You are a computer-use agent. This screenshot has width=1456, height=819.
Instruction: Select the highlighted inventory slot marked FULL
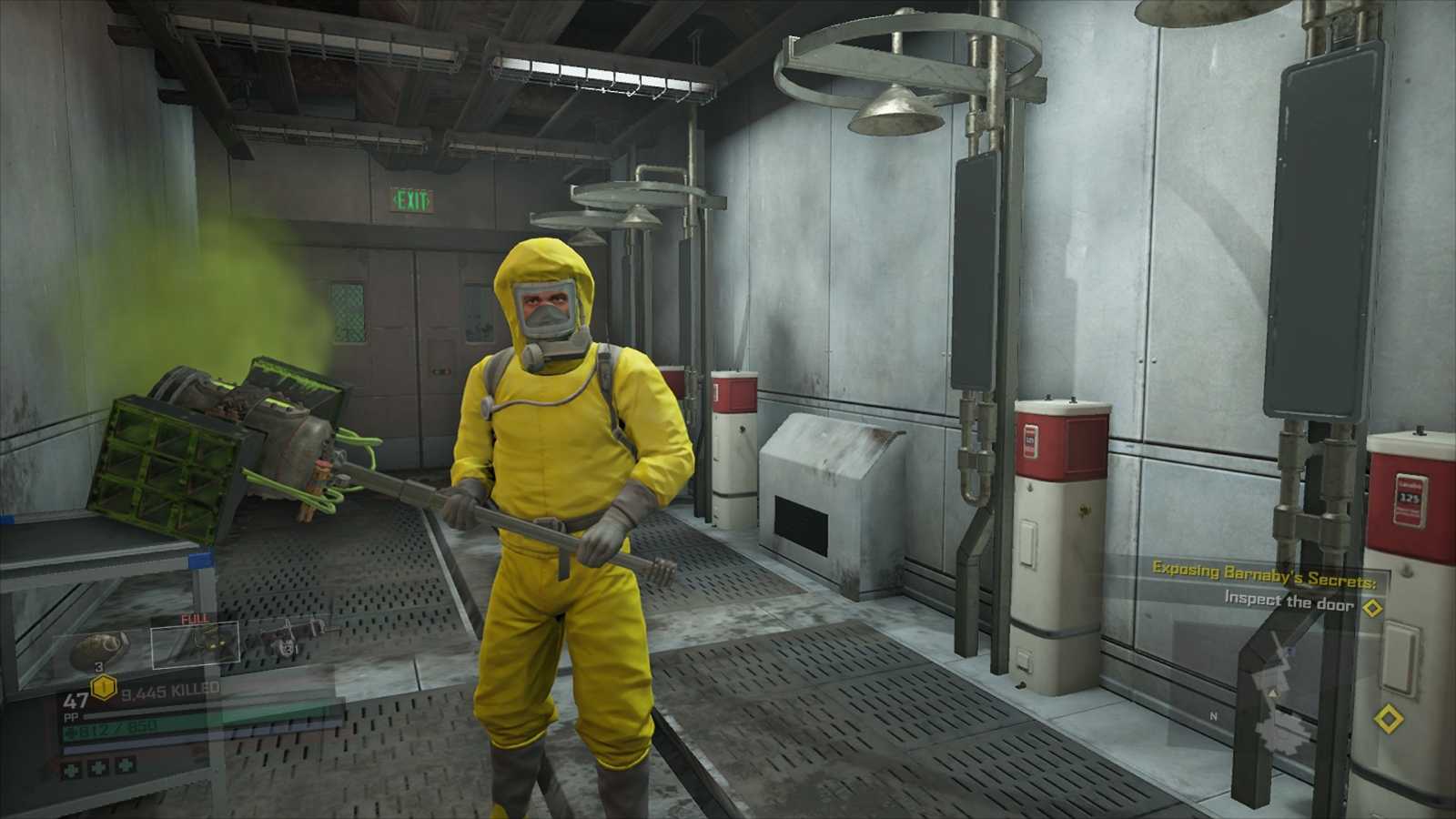pyautogui.click(x=196, y=645)
